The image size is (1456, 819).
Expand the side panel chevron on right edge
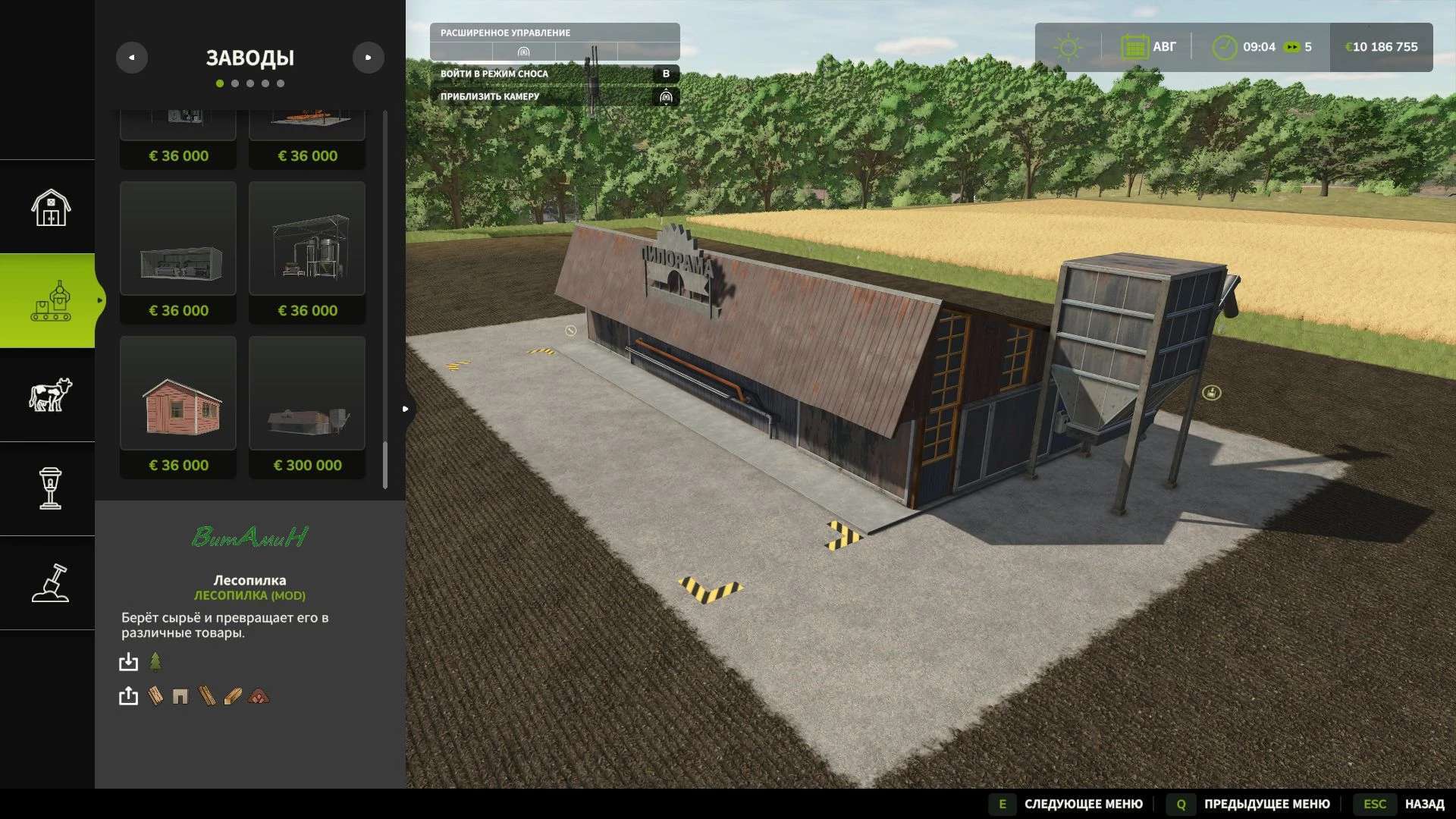[406, 408]
